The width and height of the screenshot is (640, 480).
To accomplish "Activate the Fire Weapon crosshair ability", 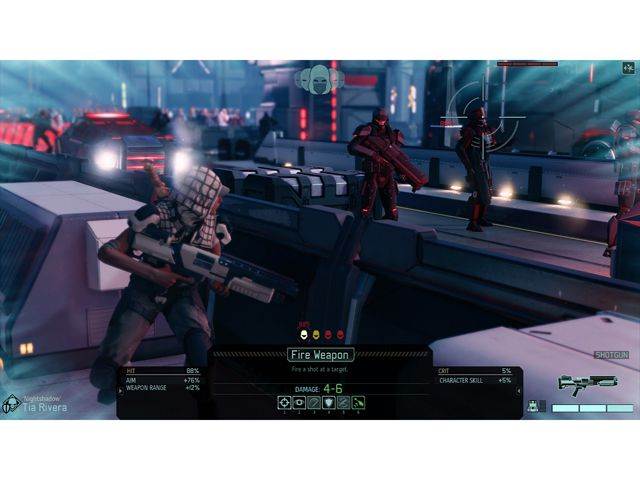I will pos(285,402).
